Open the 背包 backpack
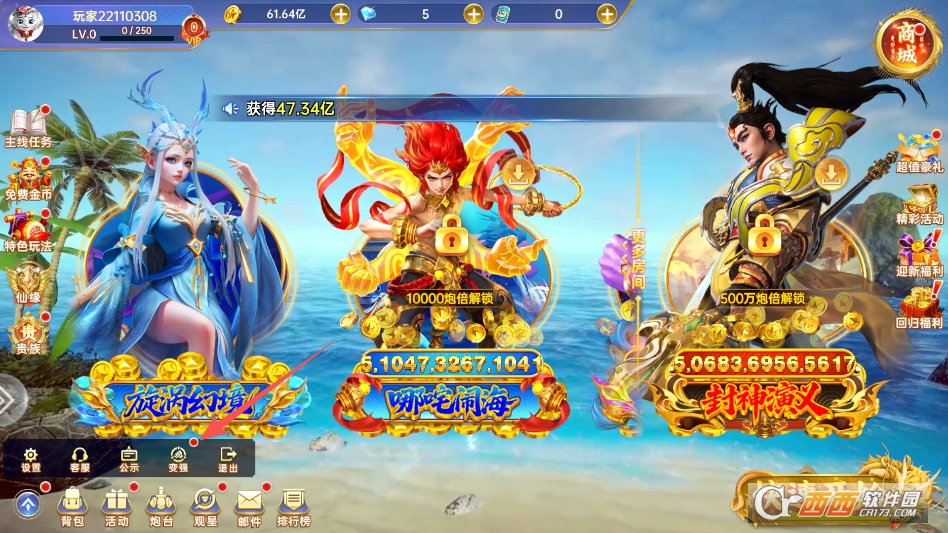 click(71, 505)
